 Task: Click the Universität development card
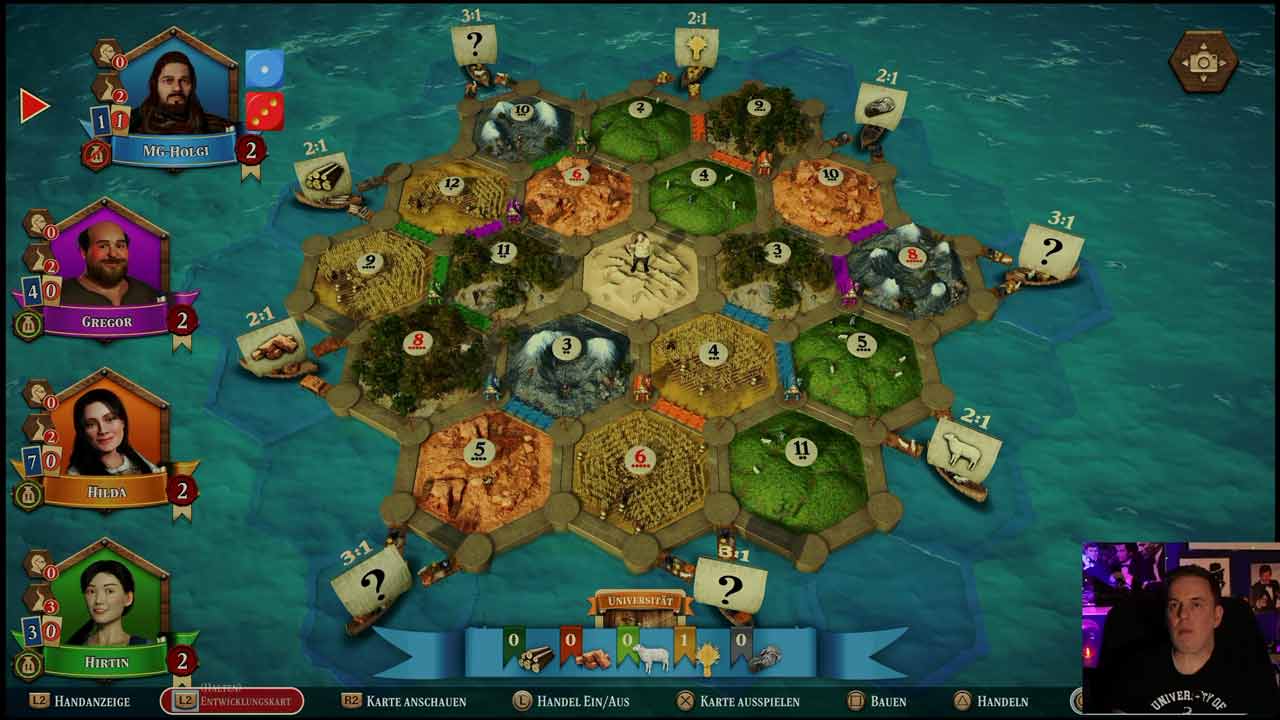[x=640, y=607]
